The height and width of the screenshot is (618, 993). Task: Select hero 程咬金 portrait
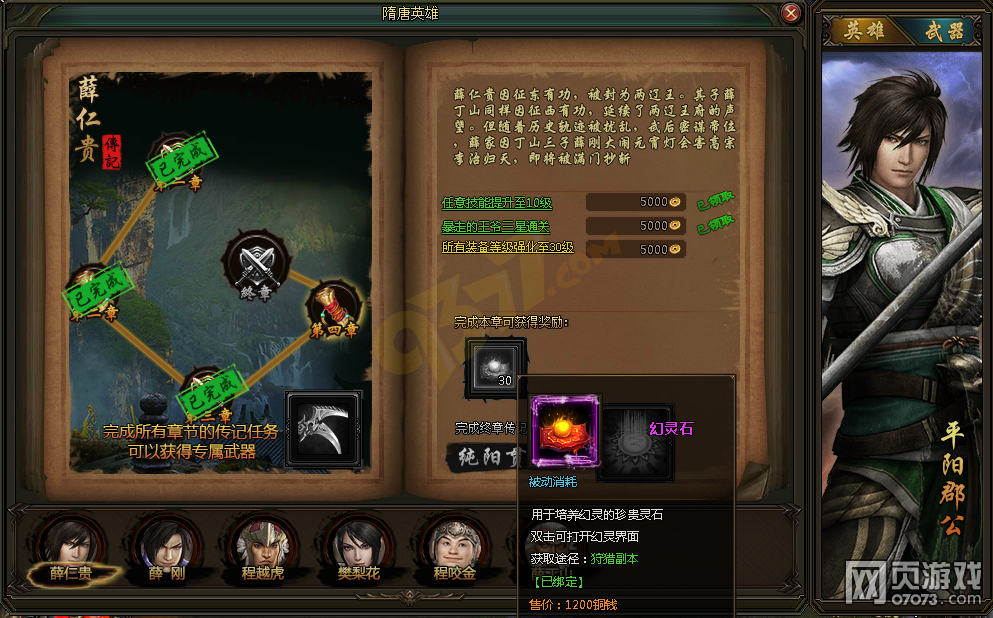click(x=452, y=547)
